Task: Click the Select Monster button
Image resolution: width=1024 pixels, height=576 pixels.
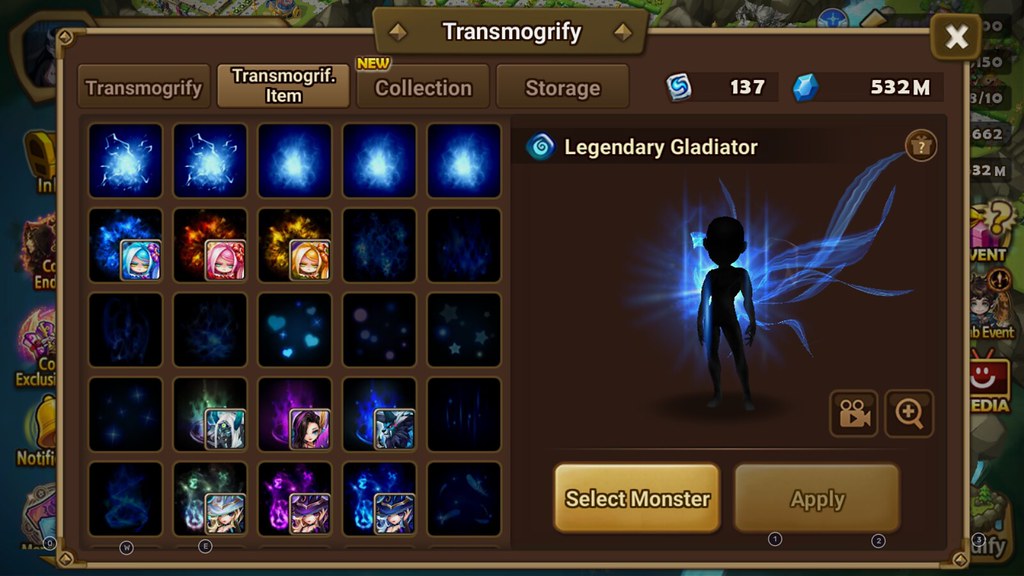Action: click(x=637, y=498)
